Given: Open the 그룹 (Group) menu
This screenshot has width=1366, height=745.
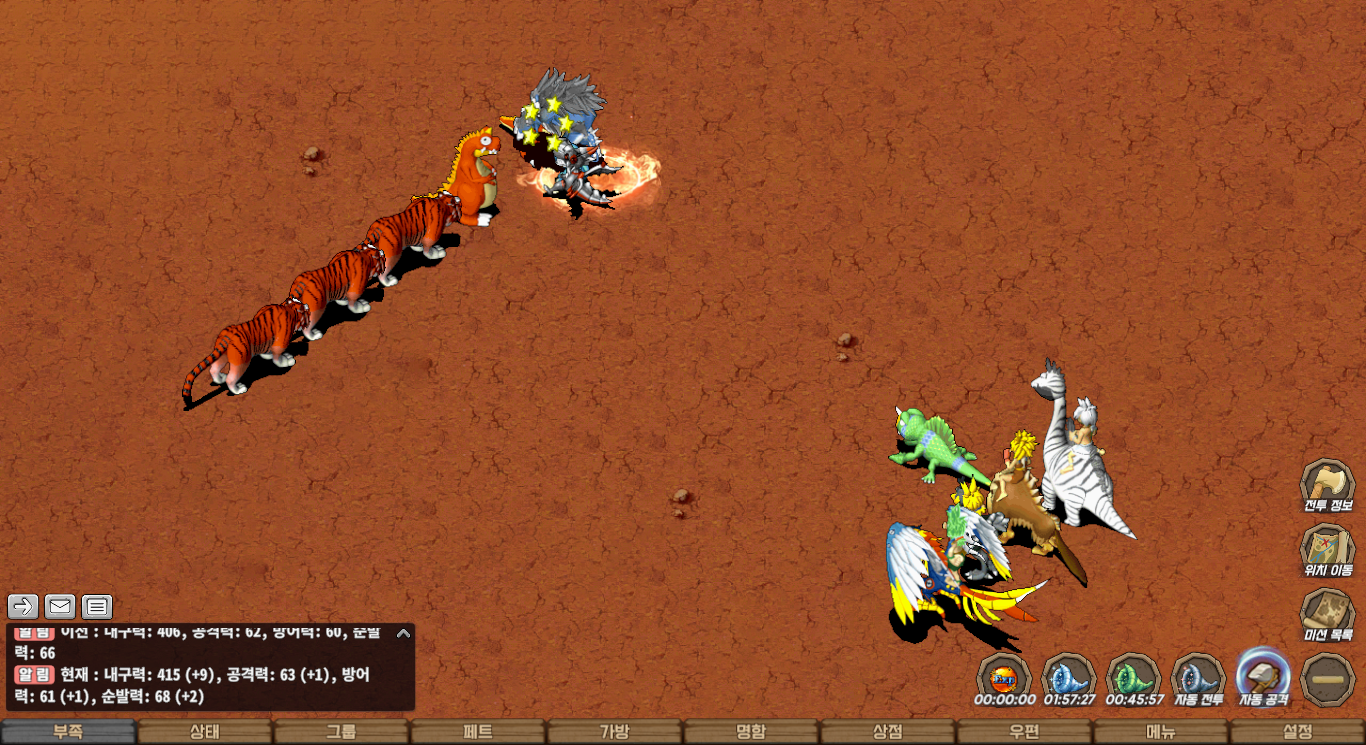Looking at the screenshot, I should (341, 732).
